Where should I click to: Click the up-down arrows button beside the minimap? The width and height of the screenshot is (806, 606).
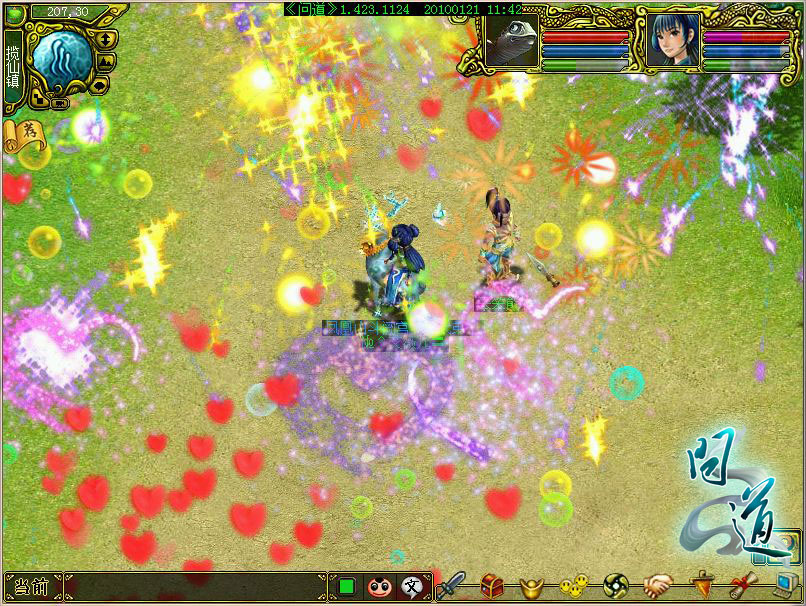pos(105,38)
